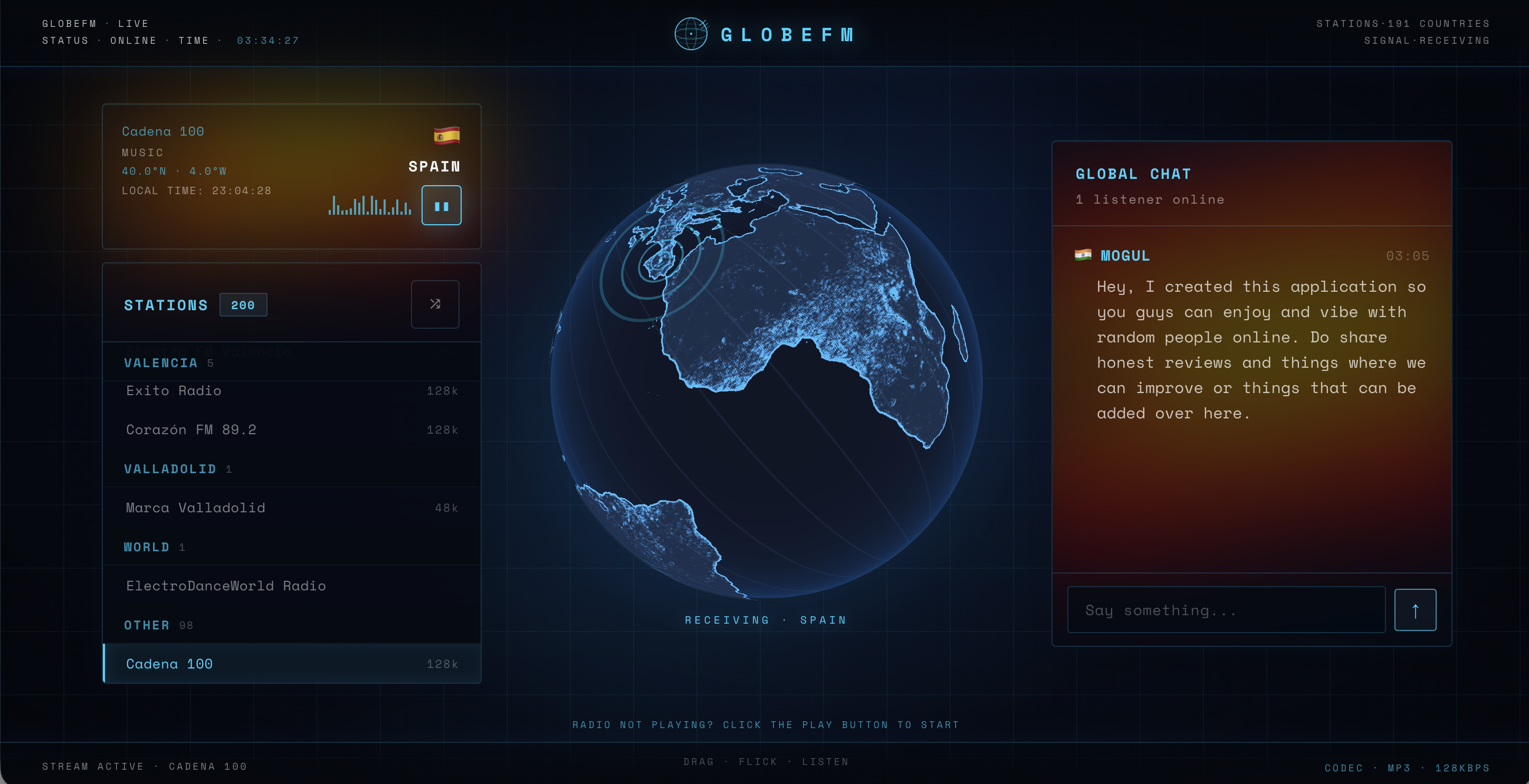Collapse the VALENCIA stations section

point(161,362)
